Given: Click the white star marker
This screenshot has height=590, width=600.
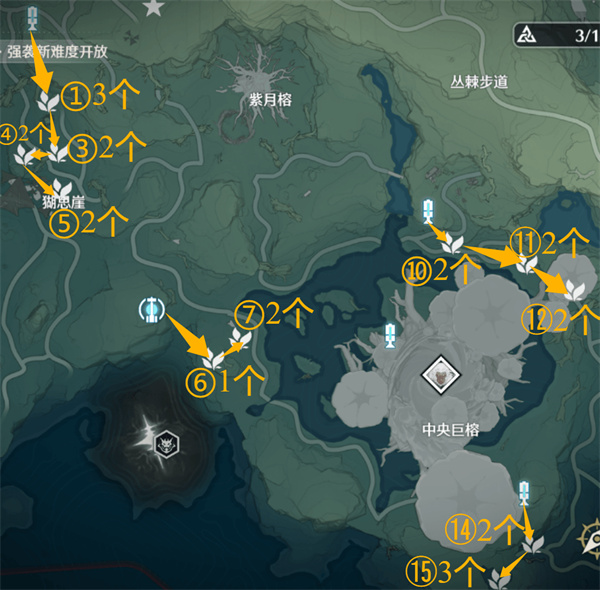Looking at the screenshot, I should pos(153,8).
